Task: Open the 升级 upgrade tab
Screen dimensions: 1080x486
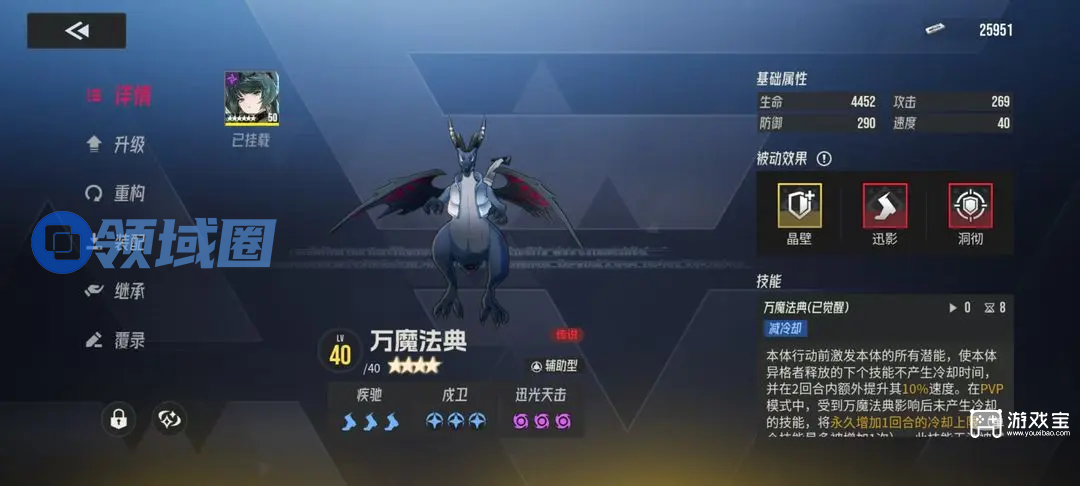Action: click(117, 144)
